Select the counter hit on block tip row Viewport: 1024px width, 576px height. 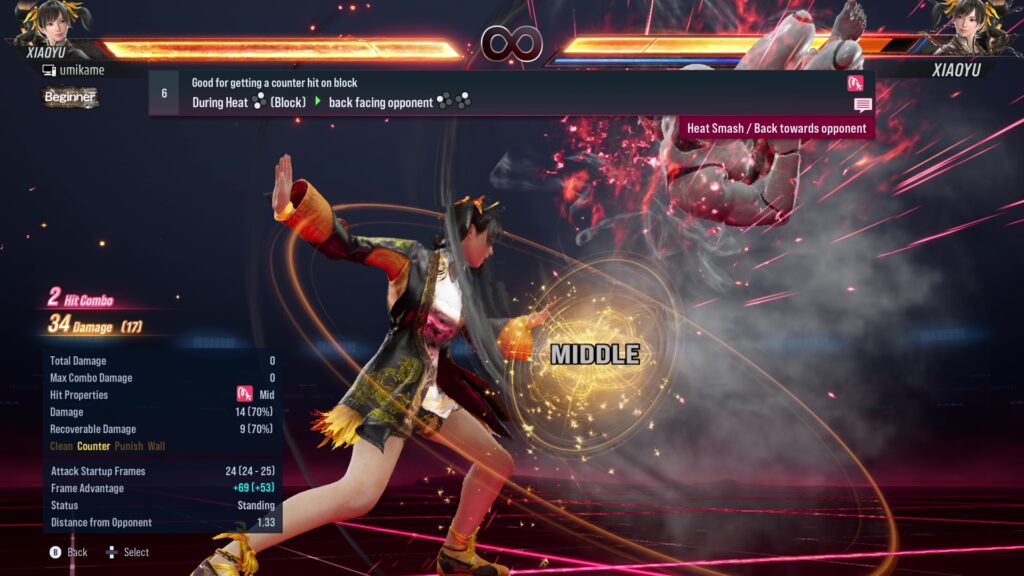(510, 93)
